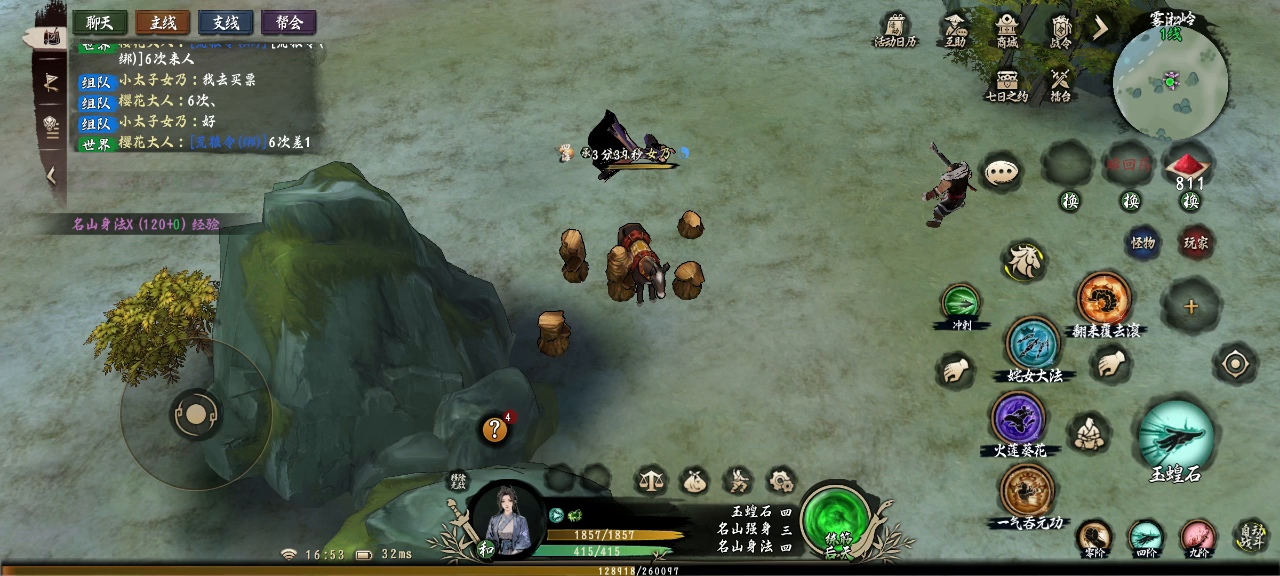Use the red powder item with 811 count
The width and height of the screenshot is (1280, 576).
click(1189, 166)
